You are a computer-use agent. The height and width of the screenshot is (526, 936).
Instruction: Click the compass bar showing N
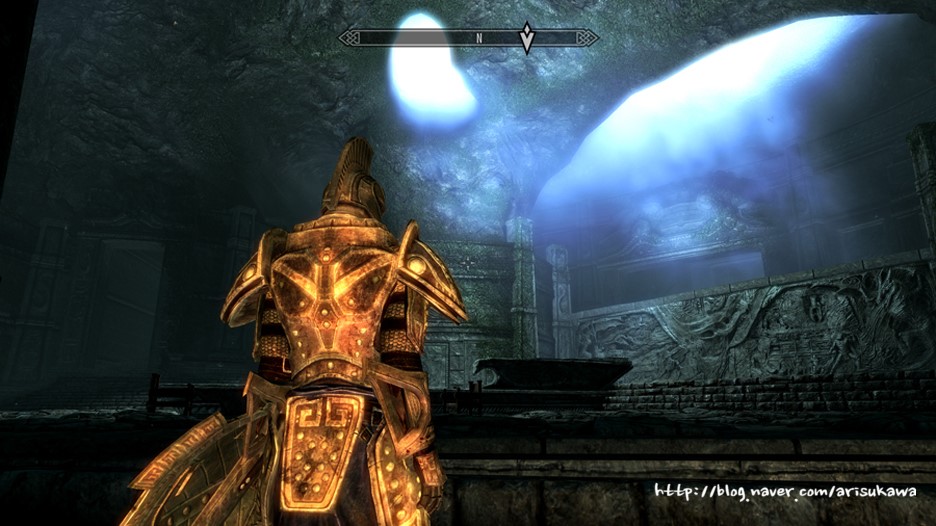468,38
